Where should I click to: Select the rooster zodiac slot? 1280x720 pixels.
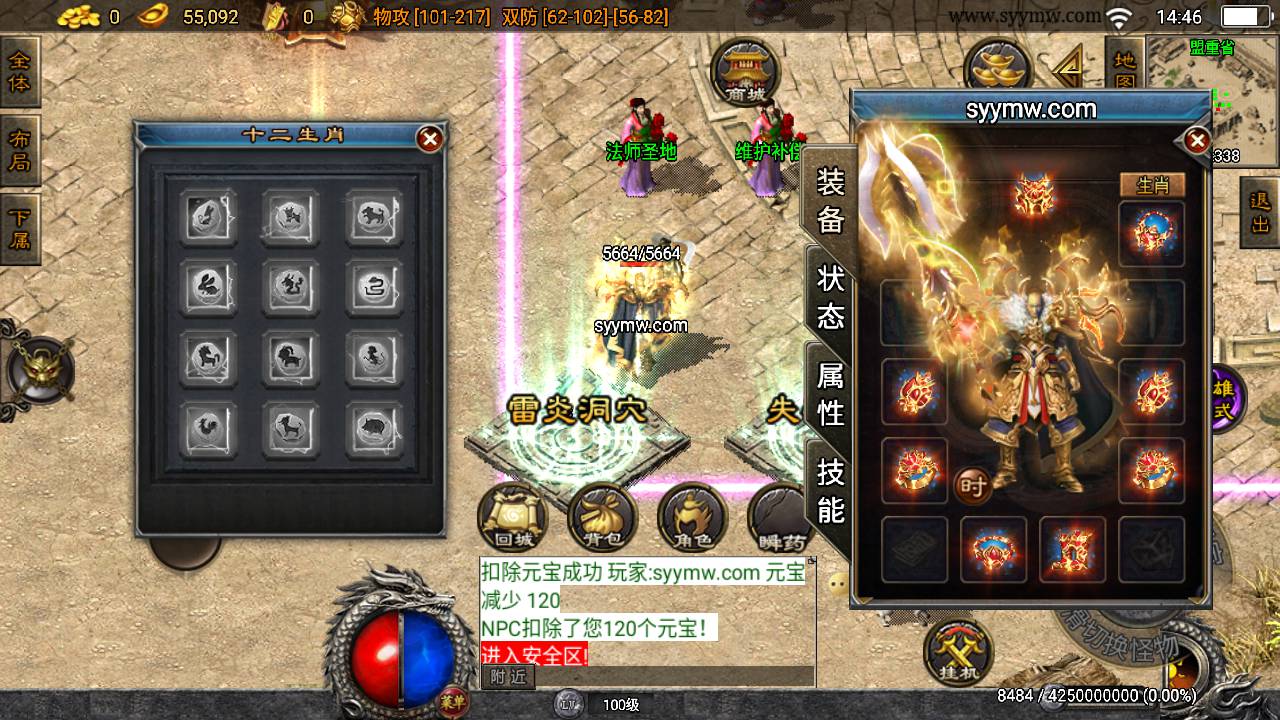[x=209, y=430]
